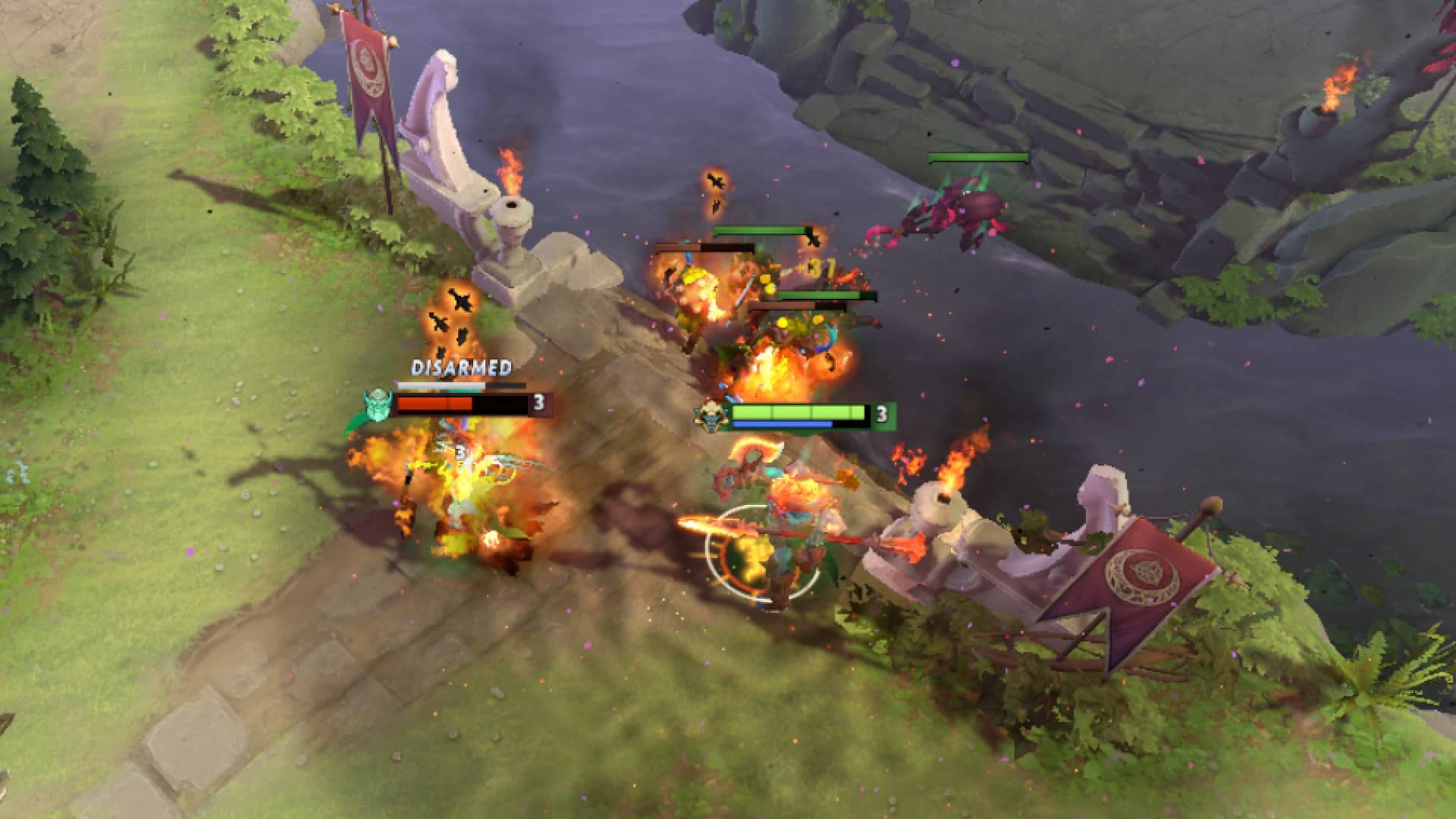Click the level 3 badge beside the orange health bar
Image resolution: width=1456 pixels, height=819 pixels.
click(x=540, y=402)
